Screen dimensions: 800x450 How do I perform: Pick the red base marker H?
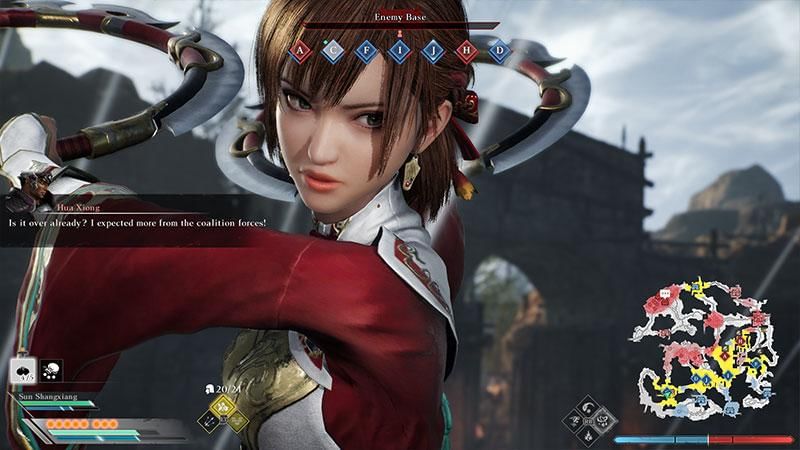466,51
